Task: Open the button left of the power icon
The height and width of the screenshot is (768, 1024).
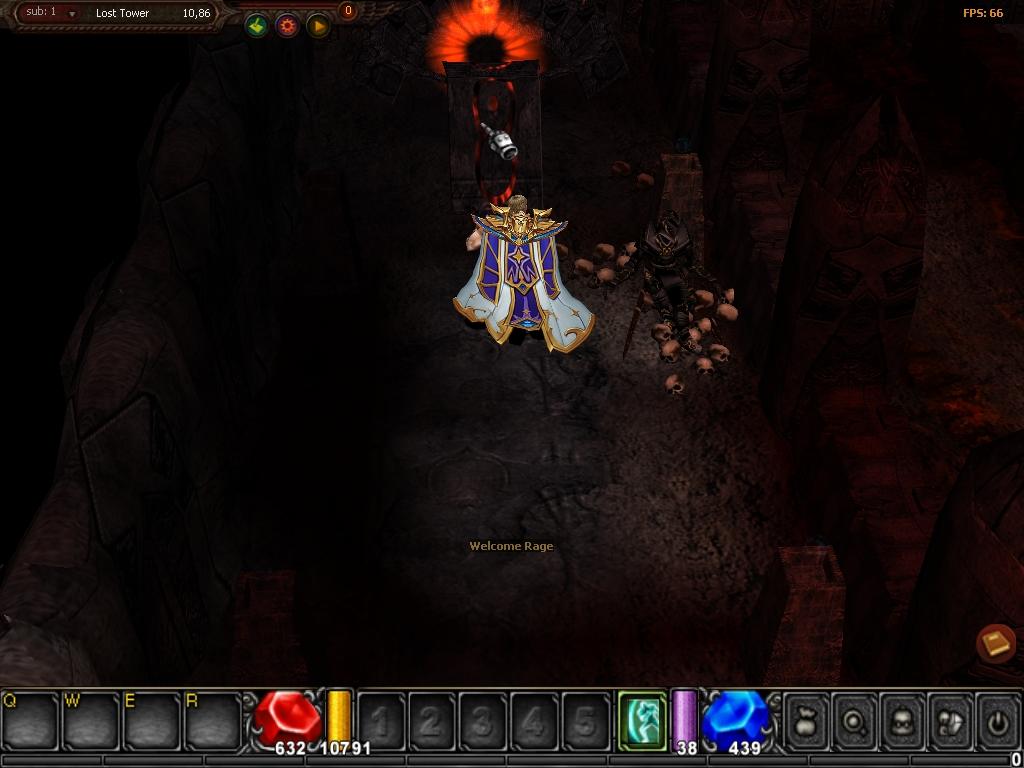Action: click(x=951, y=720)
